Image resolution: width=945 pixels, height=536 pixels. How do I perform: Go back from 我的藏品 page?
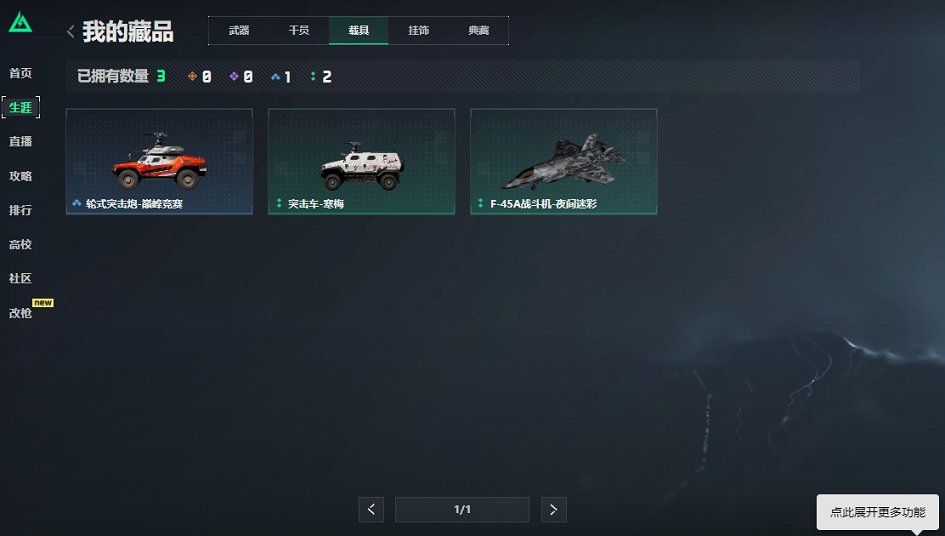pos(70,32)
